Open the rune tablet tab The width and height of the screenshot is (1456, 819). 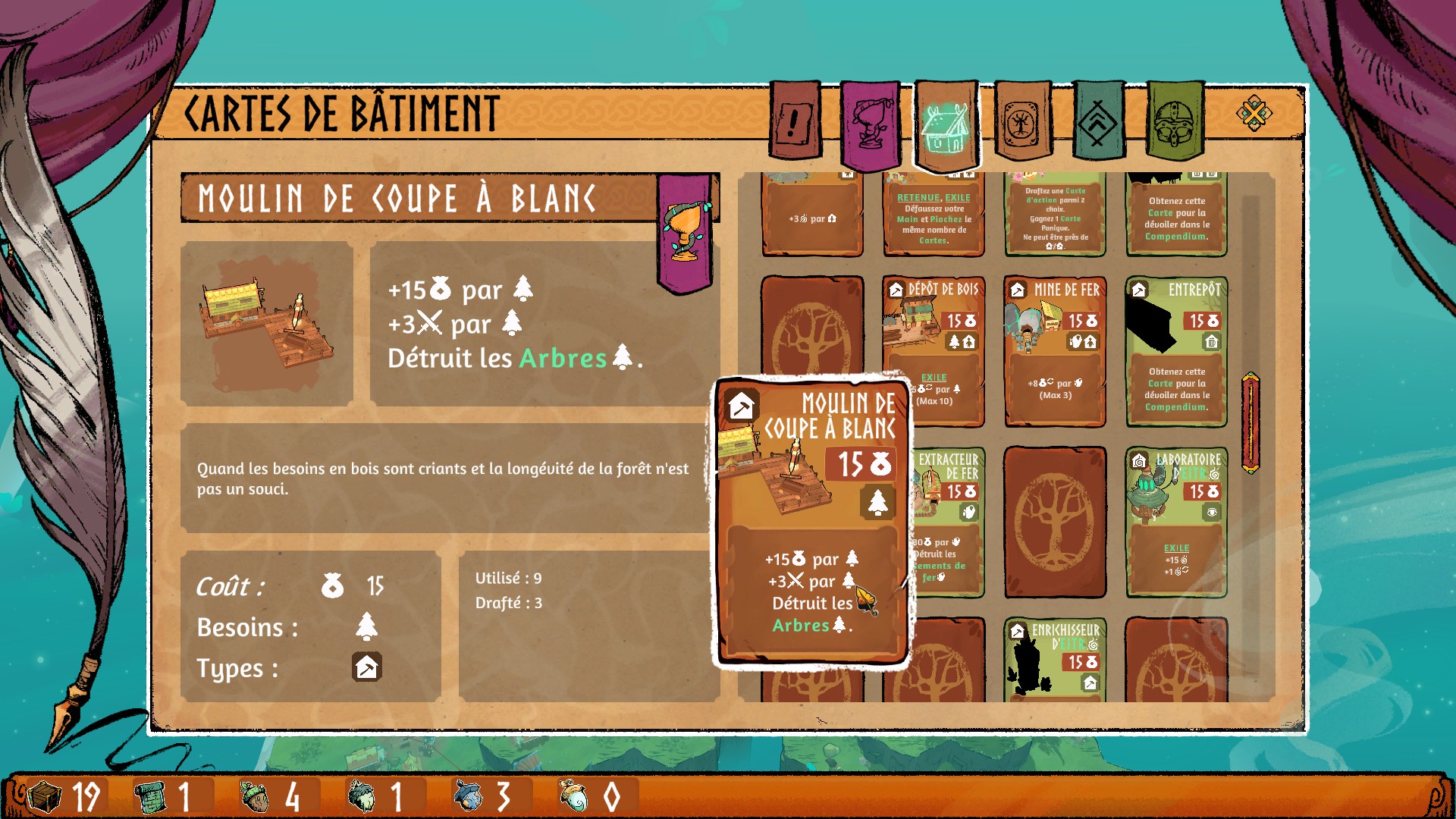tap(1021, 121)
